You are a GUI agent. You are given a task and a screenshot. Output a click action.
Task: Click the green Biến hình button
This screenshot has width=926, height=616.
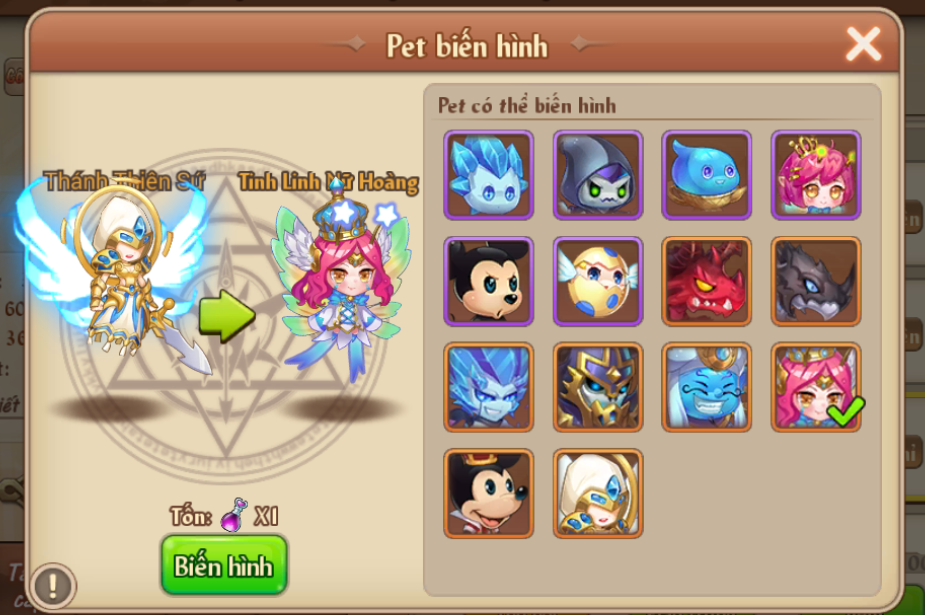click(223, 565)
